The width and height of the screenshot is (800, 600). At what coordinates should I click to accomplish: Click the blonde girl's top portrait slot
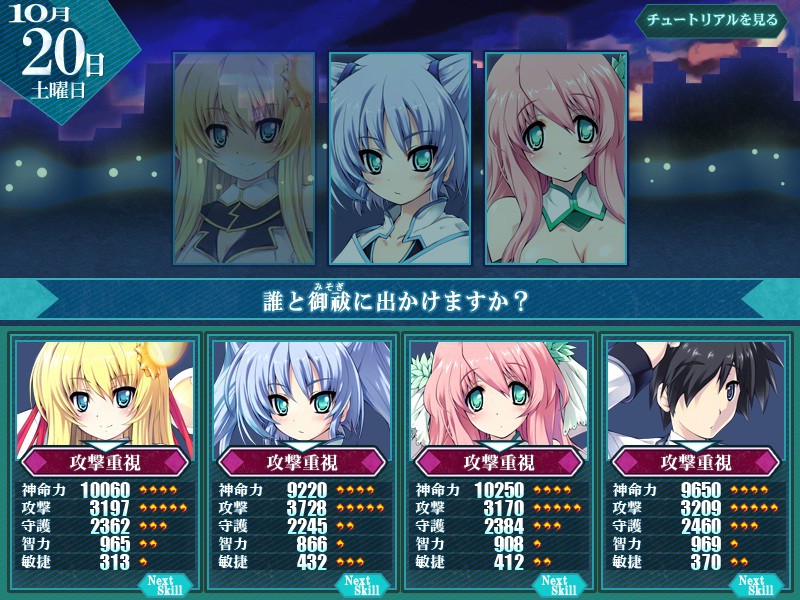244,158
